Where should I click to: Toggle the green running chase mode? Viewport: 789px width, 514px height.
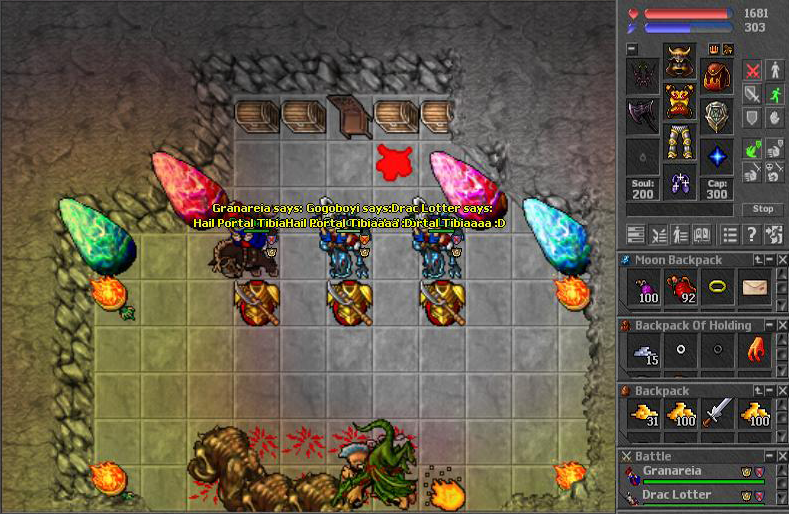coord(775,94)
